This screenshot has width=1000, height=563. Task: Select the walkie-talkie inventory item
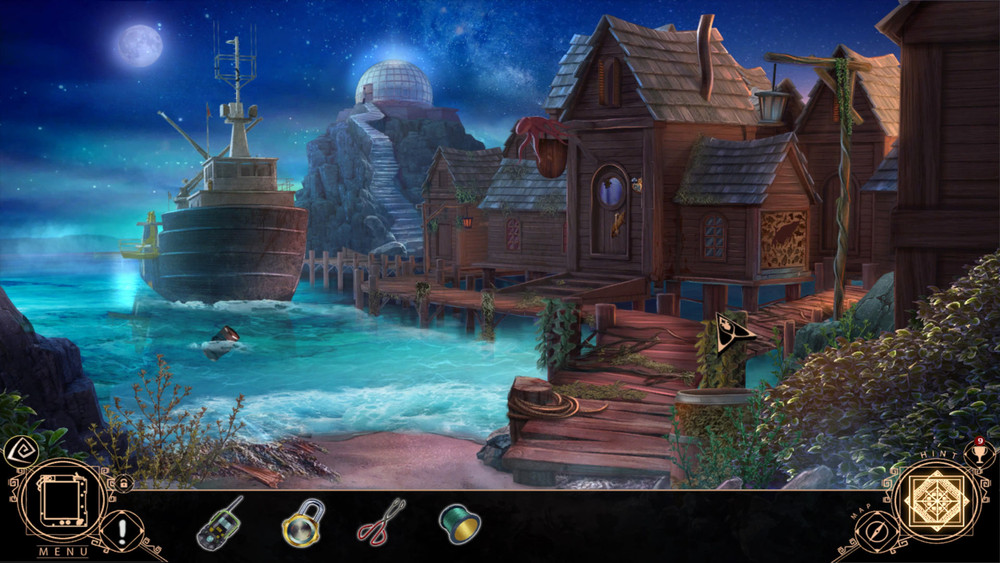tap(219, 523)
